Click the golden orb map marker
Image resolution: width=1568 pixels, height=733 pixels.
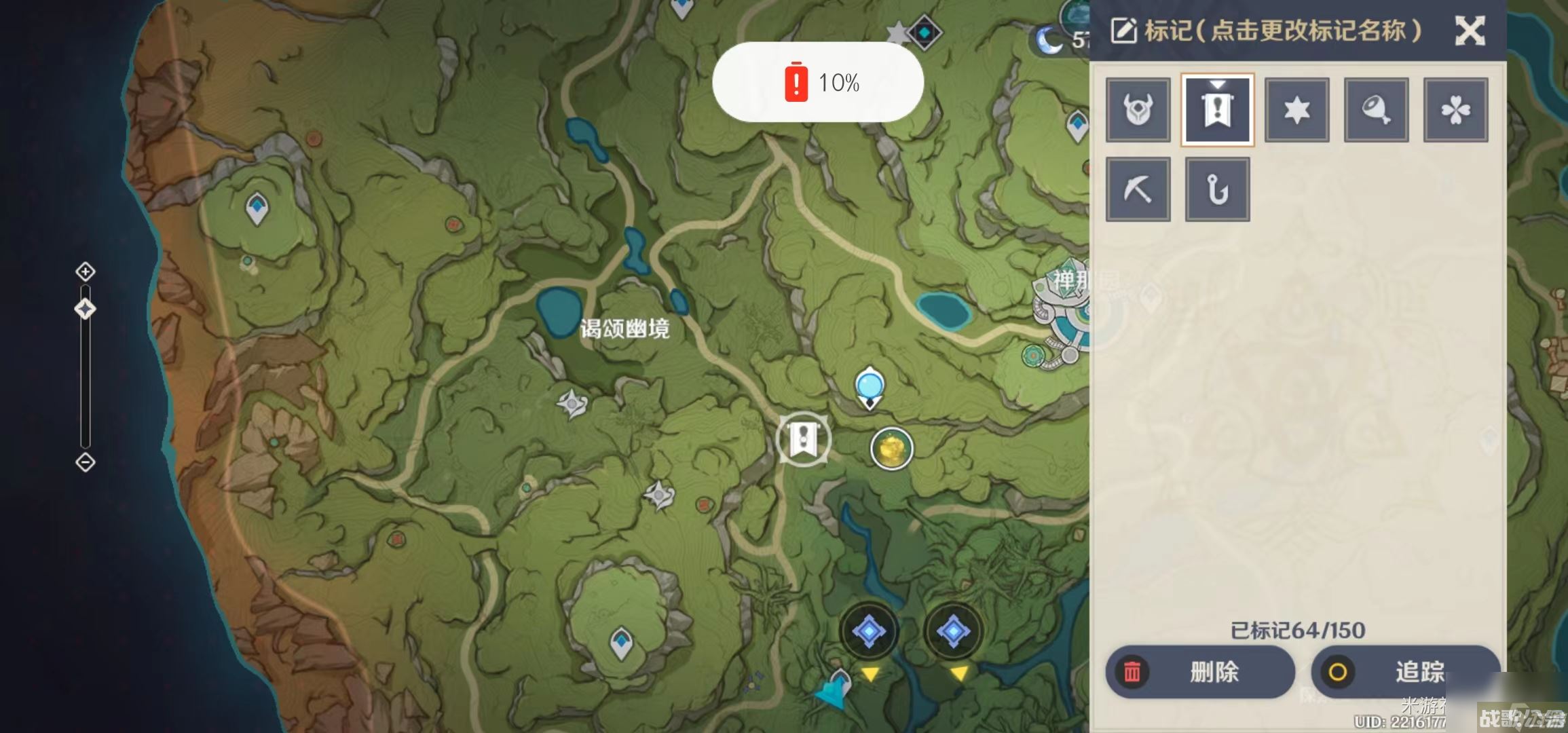891,449
